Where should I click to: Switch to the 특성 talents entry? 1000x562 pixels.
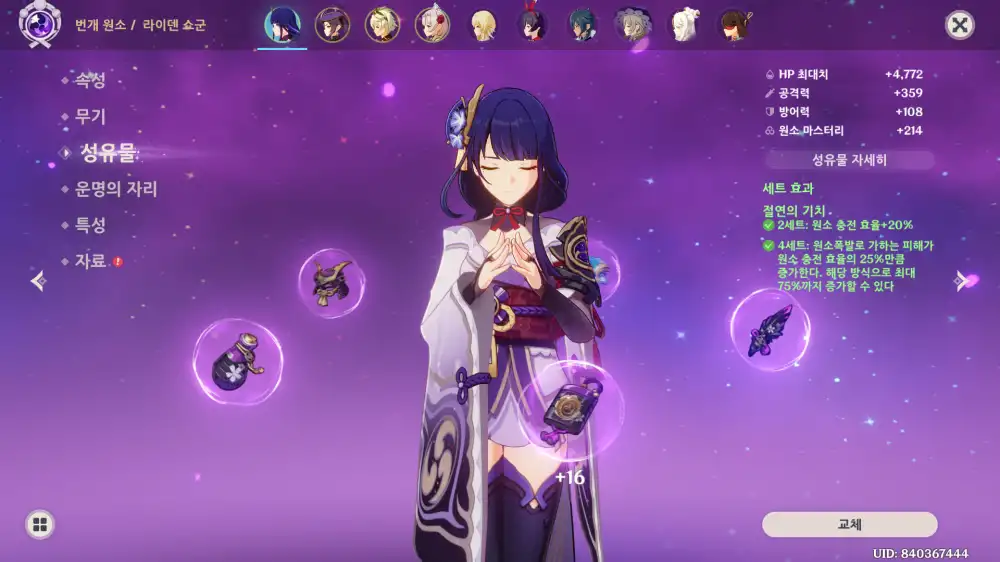point(90,225)
